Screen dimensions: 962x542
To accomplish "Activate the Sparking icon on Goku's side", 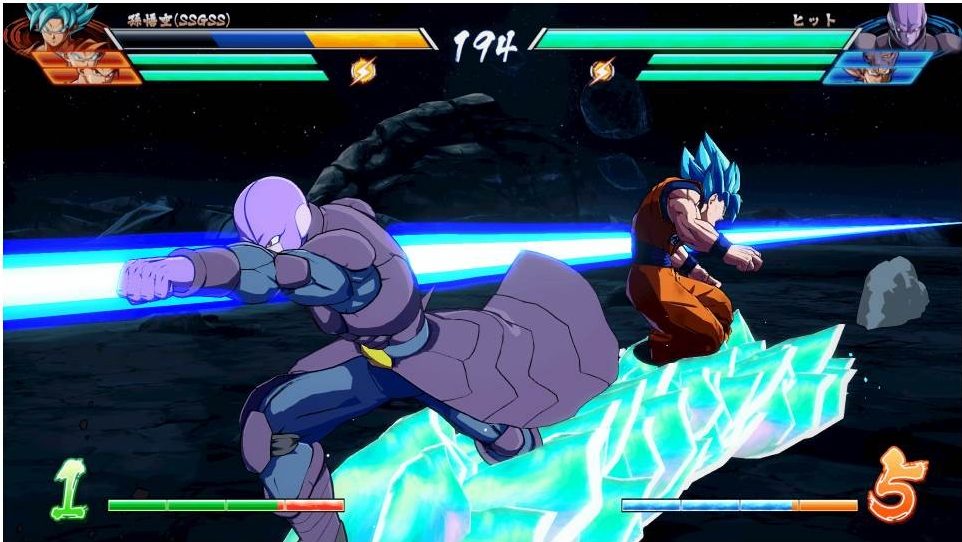I will (x=362, y=71).
